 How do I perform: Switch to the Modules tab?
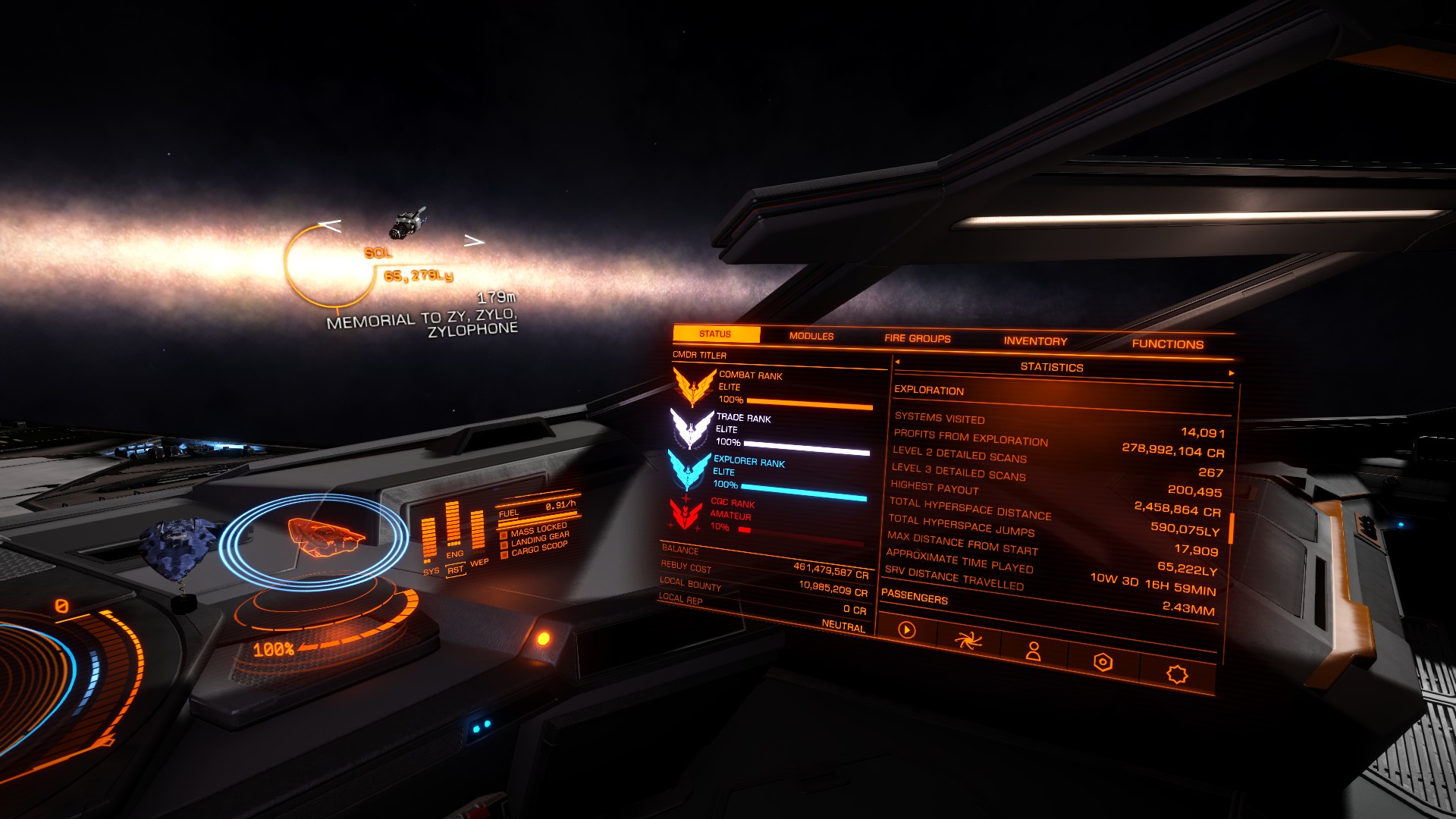coord(811,336)
